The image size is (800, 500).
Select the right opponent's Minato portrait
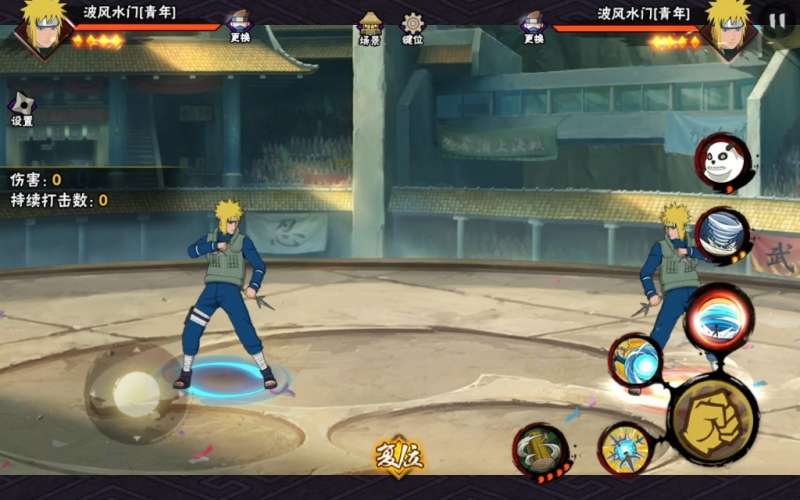coord(728,28)
